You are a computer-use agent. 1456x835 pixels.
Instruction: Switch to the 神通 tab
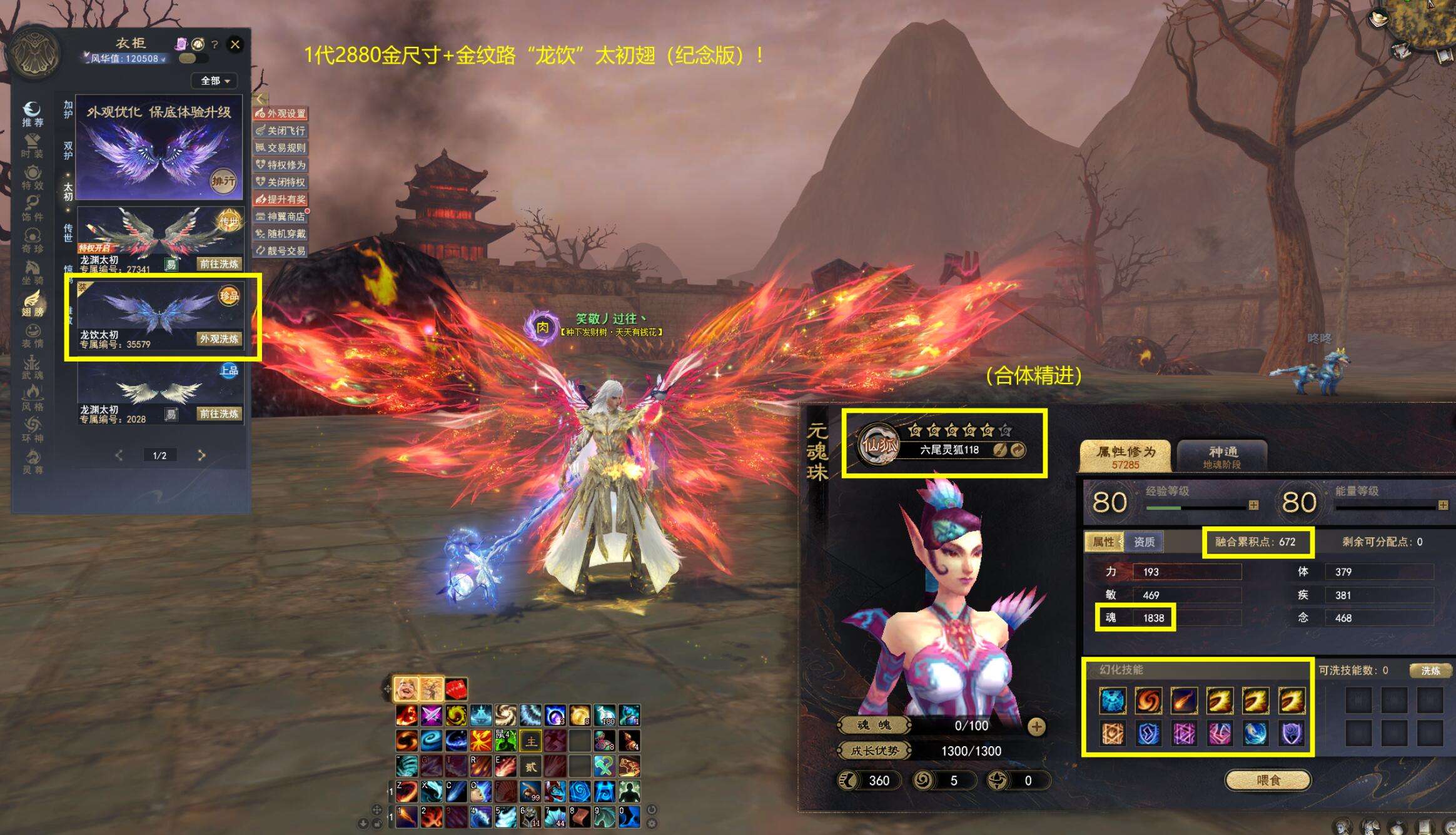tap(1222, 456)
